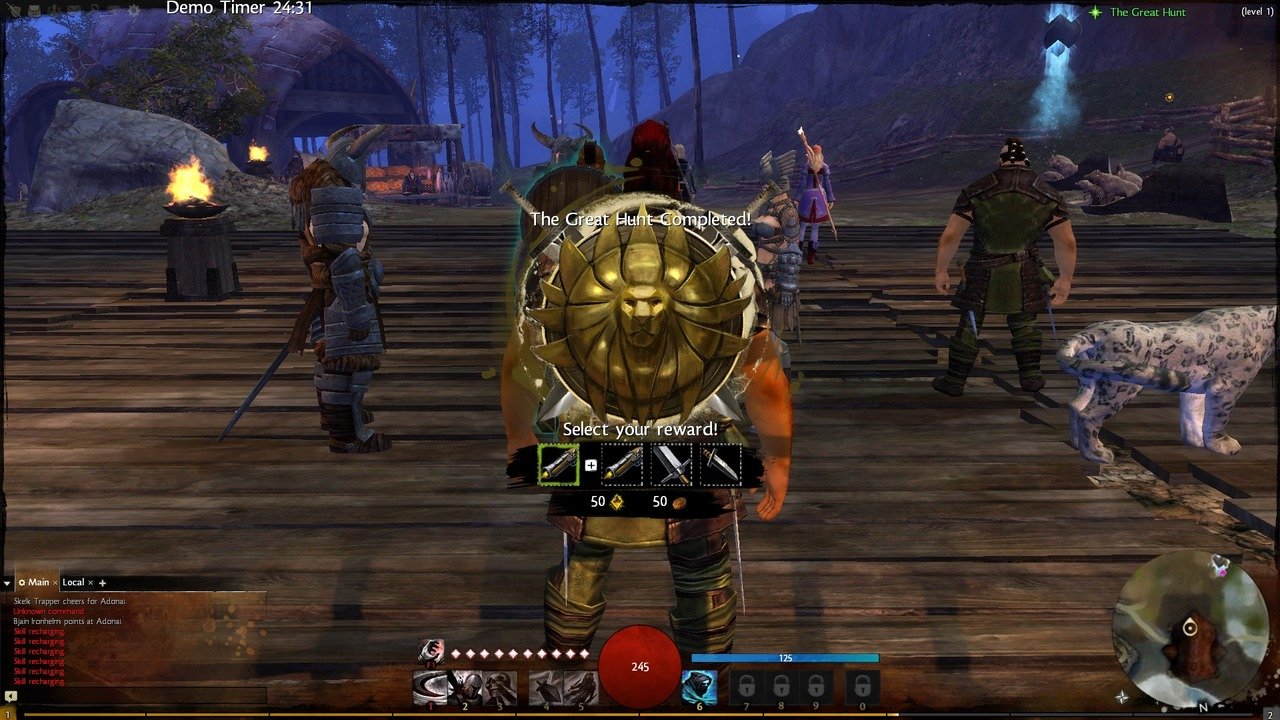This screenshot has height=720, width=1280.
Task: Select skill 1 on the skill bar
Action: [429, 688]
